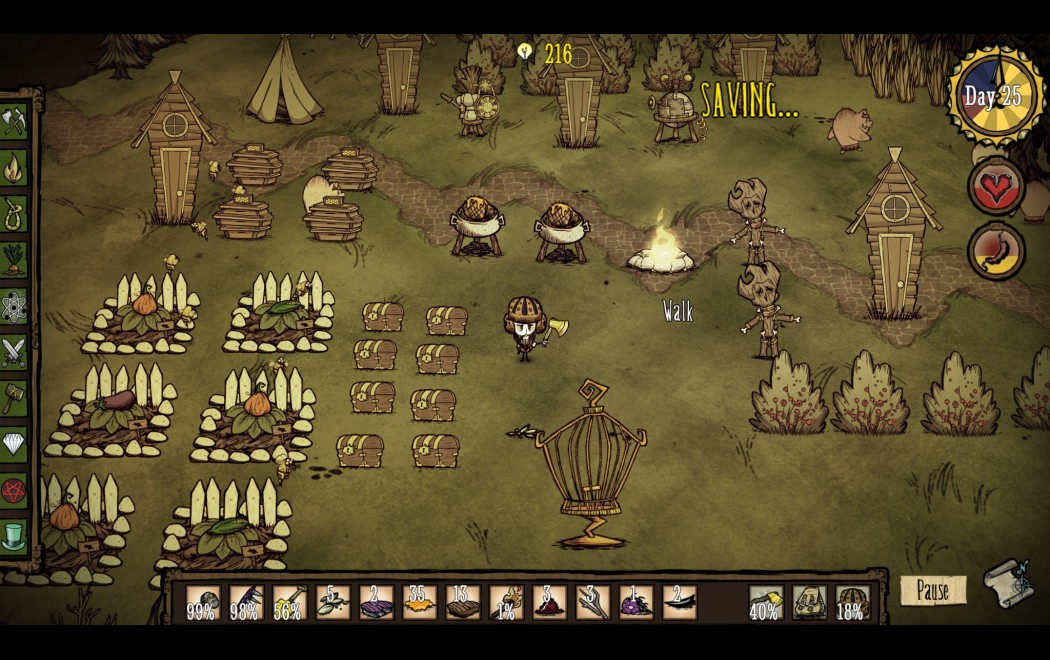Viewport: 1050px width, 660px height.
Task: Select the Refine diamond tab
Action: tap(14, 443)
